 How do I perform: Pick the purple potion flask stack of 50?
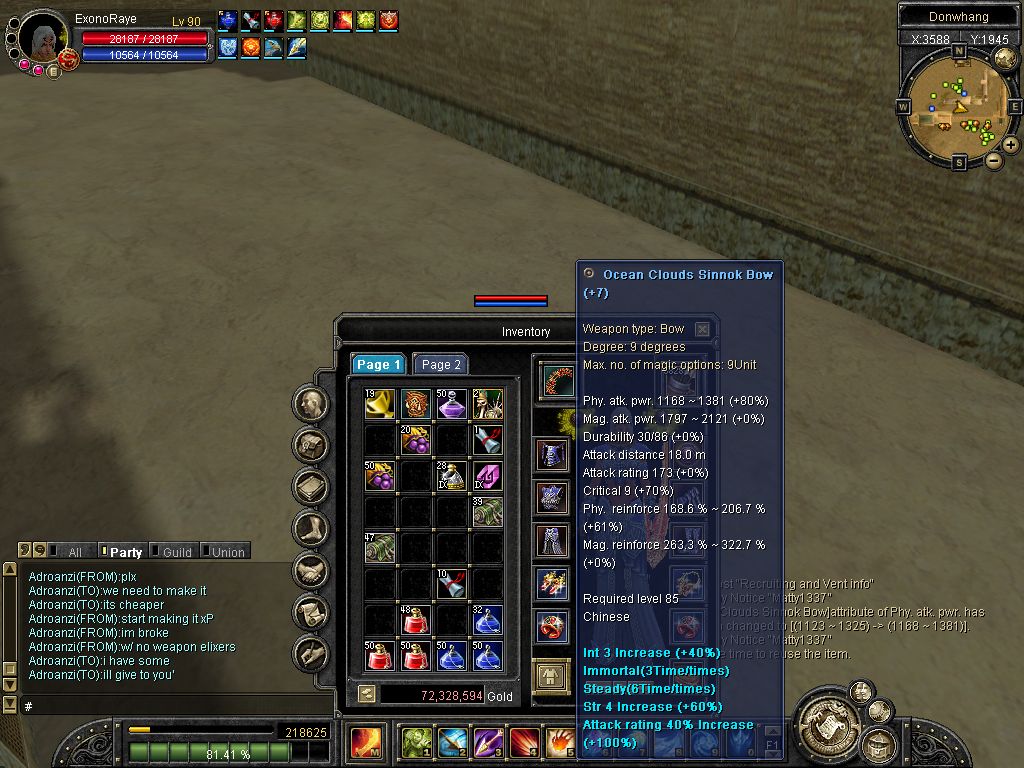pyautogui.click(x=451, y=404)
